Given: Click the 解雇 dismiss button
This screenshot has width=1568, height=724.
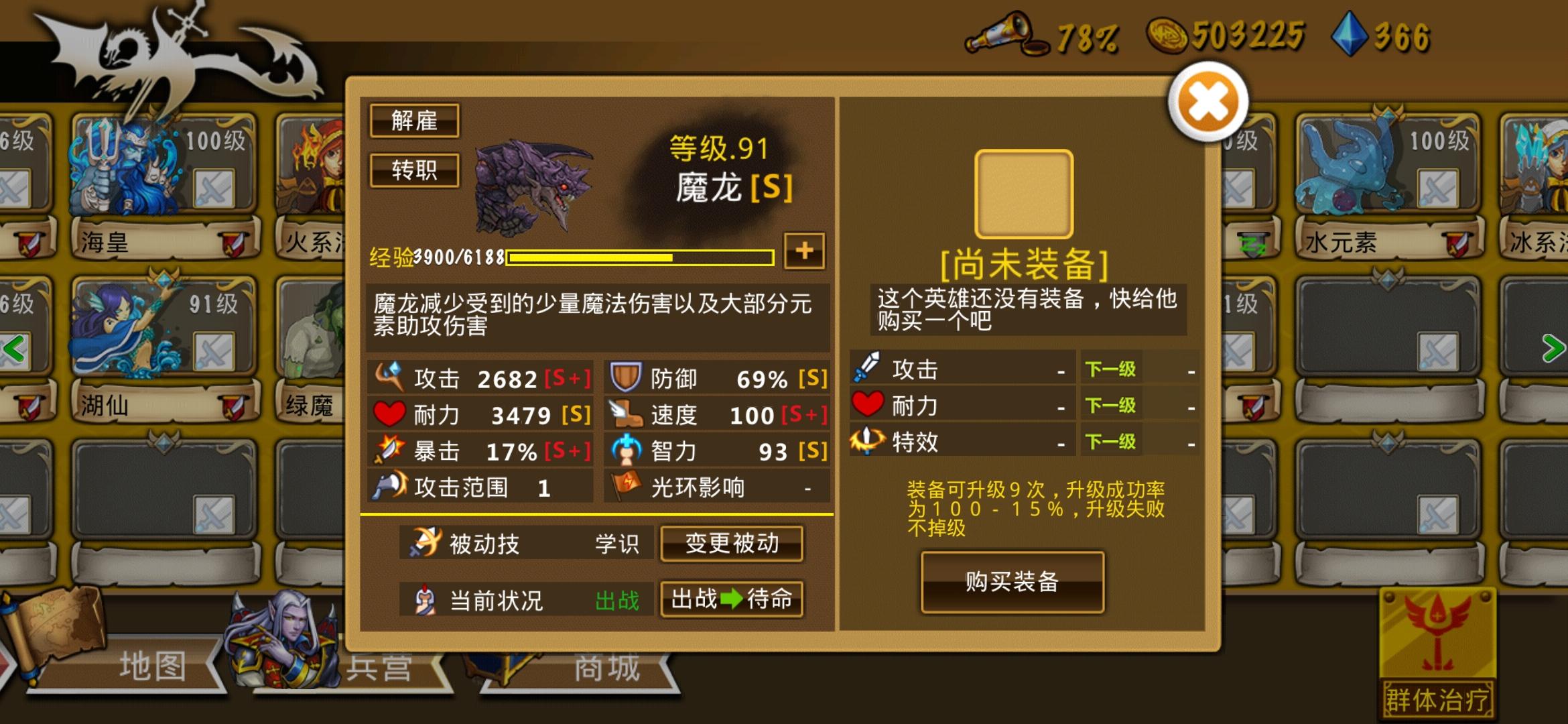Looking at the screenshot, I should [x=414, y=121].
